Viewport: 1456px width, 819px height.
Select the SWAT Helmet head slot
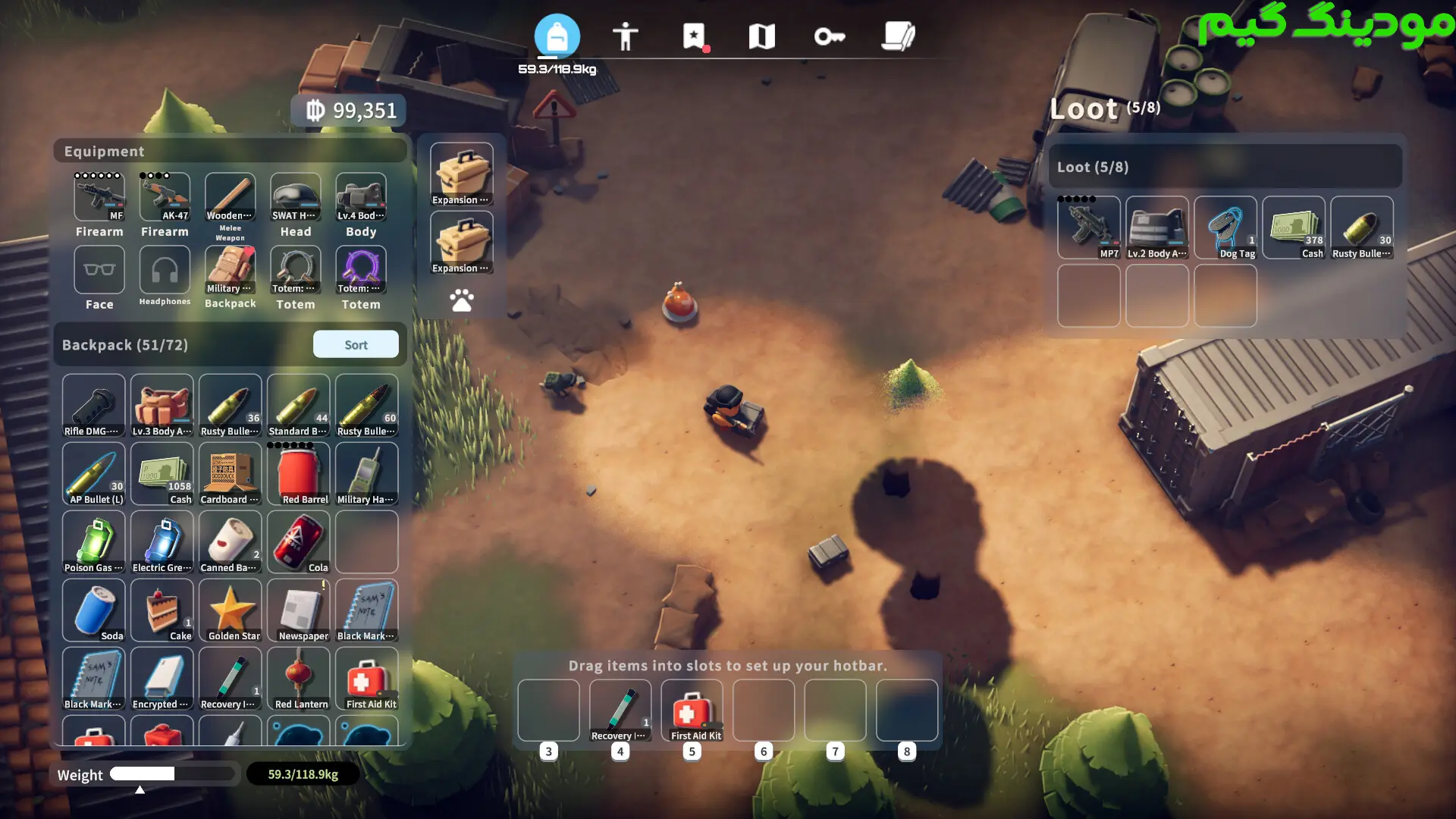point(296,197)
